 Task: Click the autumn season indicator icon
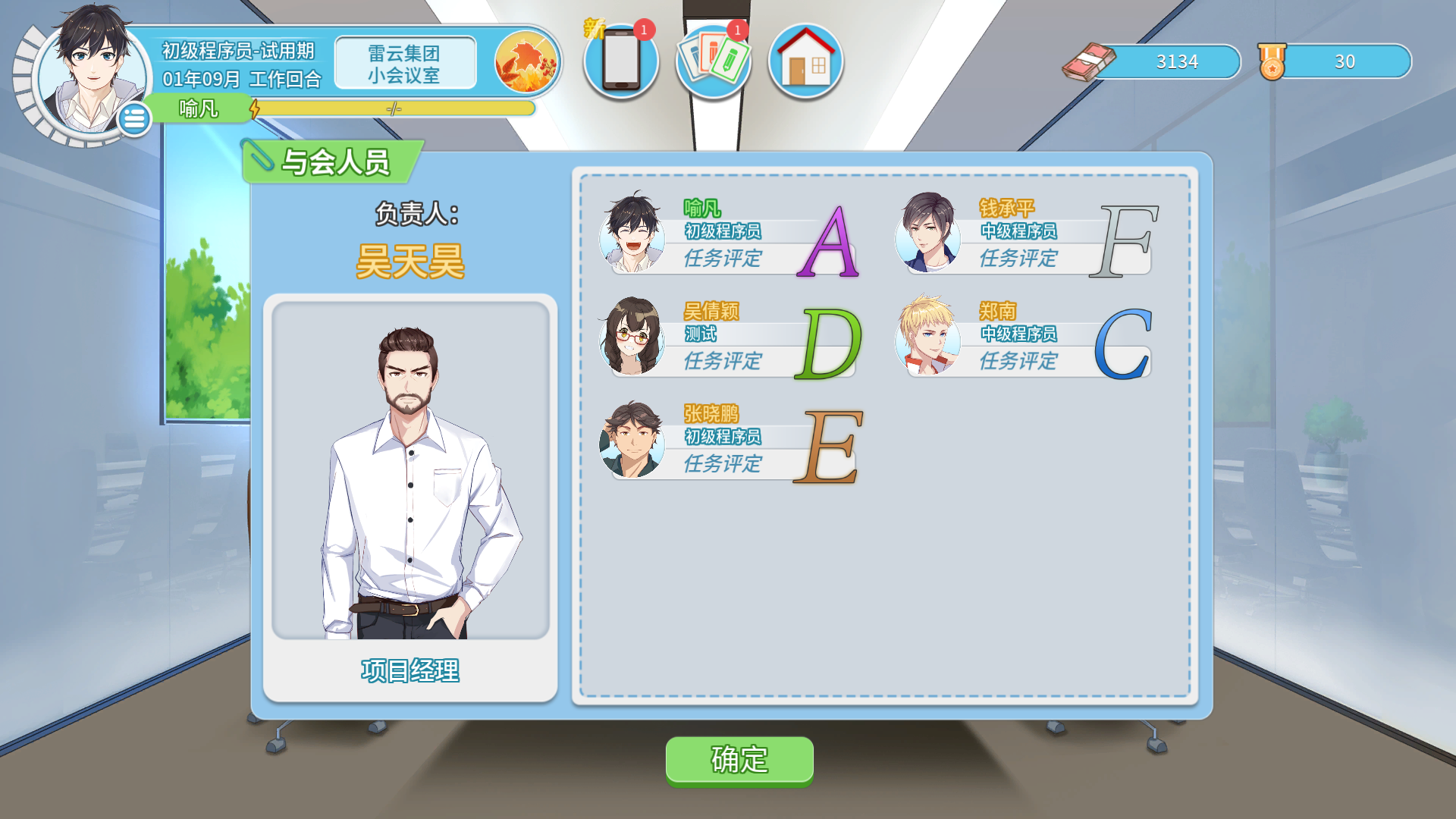[x=526, y=61]
